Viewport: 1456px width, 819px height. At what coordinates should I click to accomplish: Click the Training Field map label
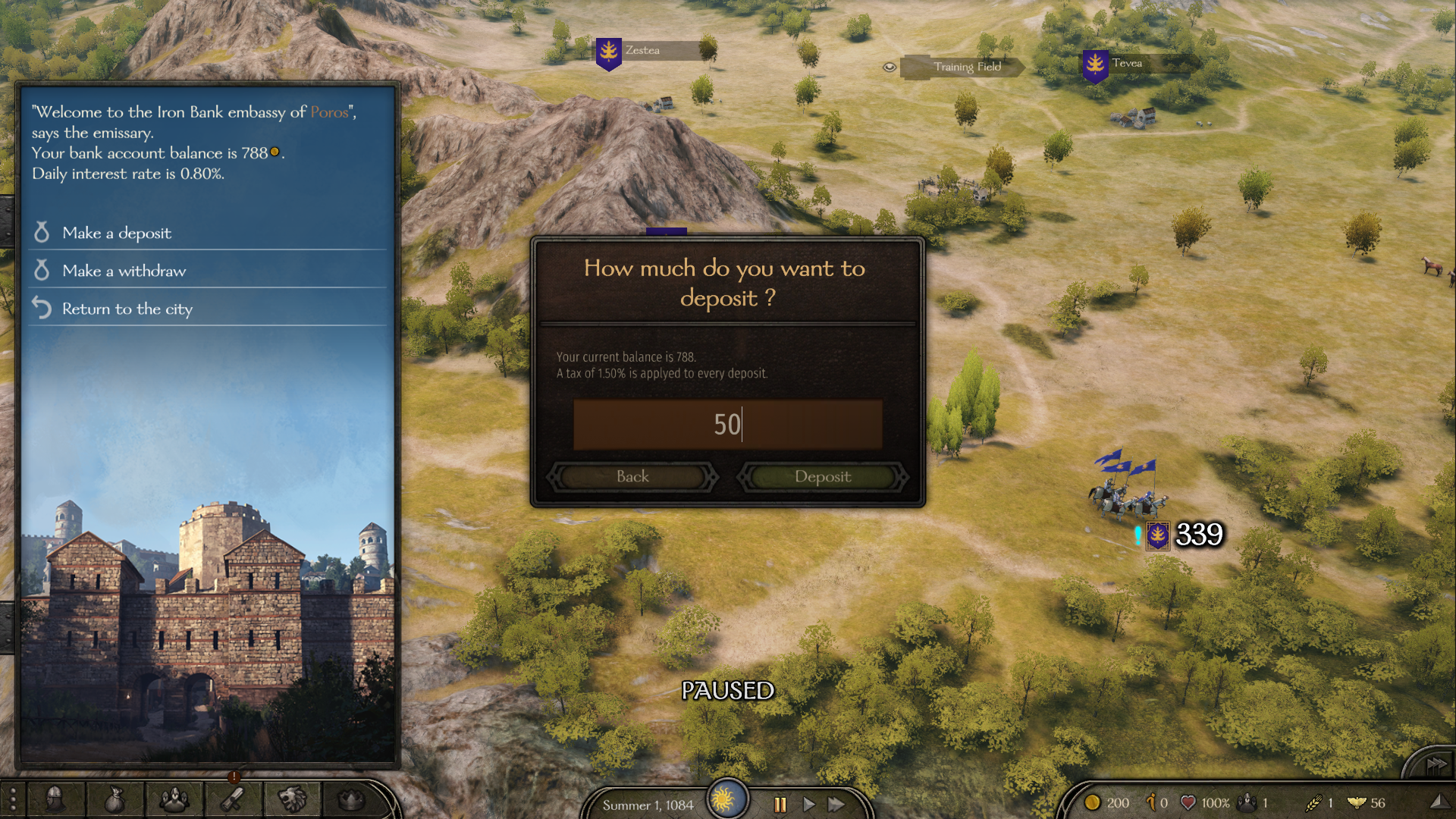(x=967, y=67)
